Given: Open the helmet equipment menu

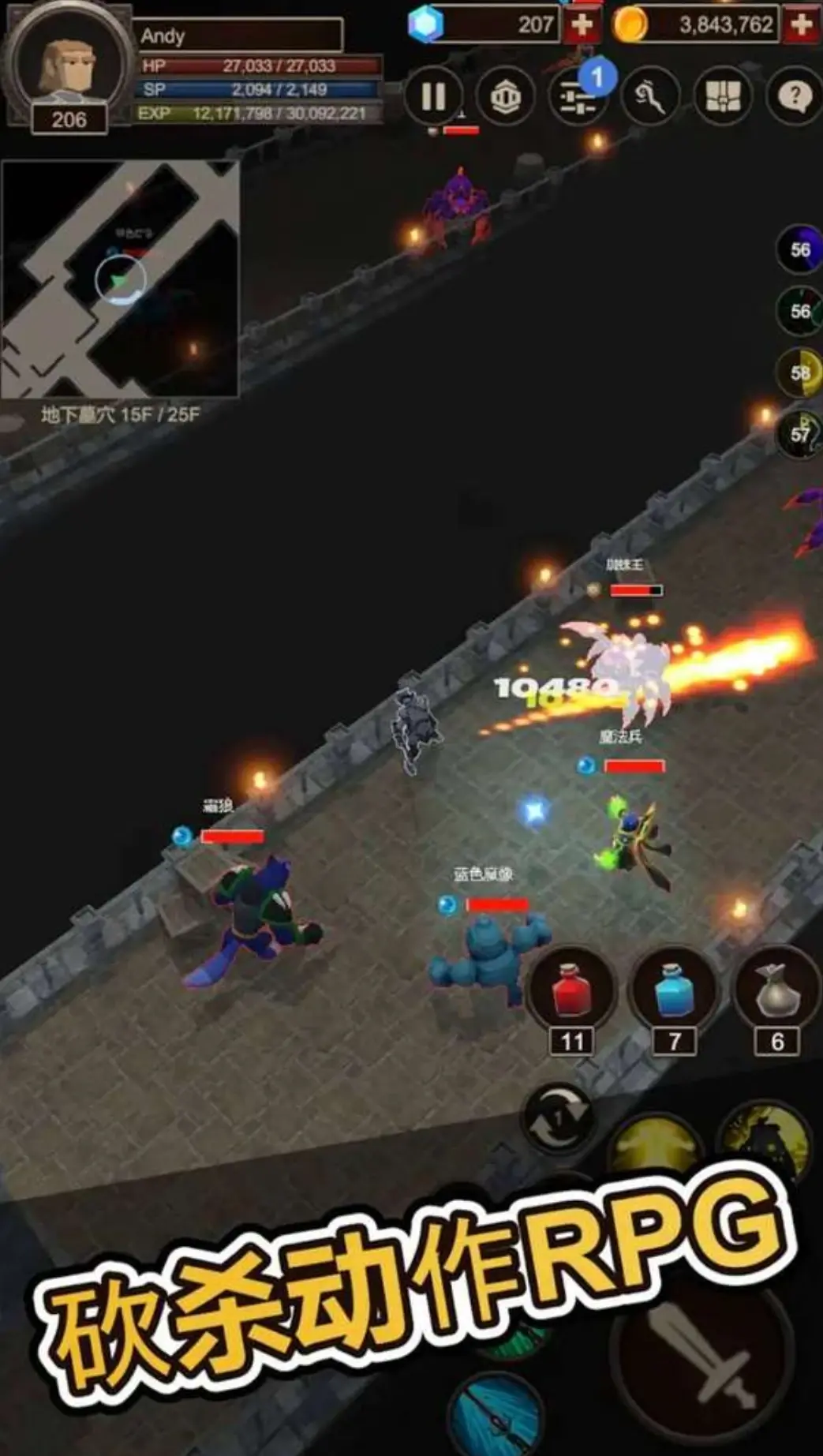Looking at the screenshot, I should pyautogui.click(x=505, y=96).
